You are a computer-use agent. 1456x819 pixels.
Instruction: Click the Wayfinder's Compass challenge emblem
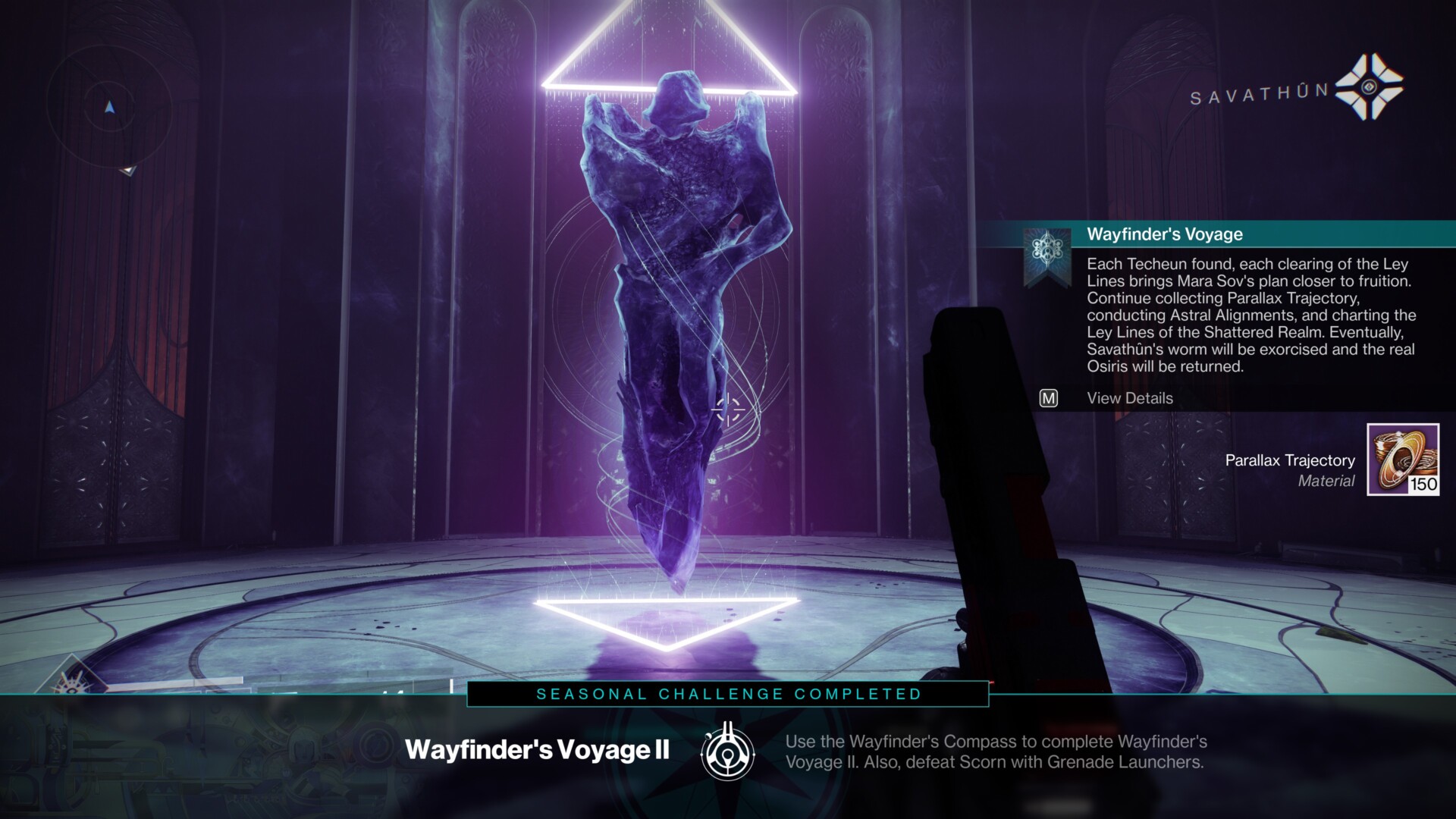coord(728,752)
